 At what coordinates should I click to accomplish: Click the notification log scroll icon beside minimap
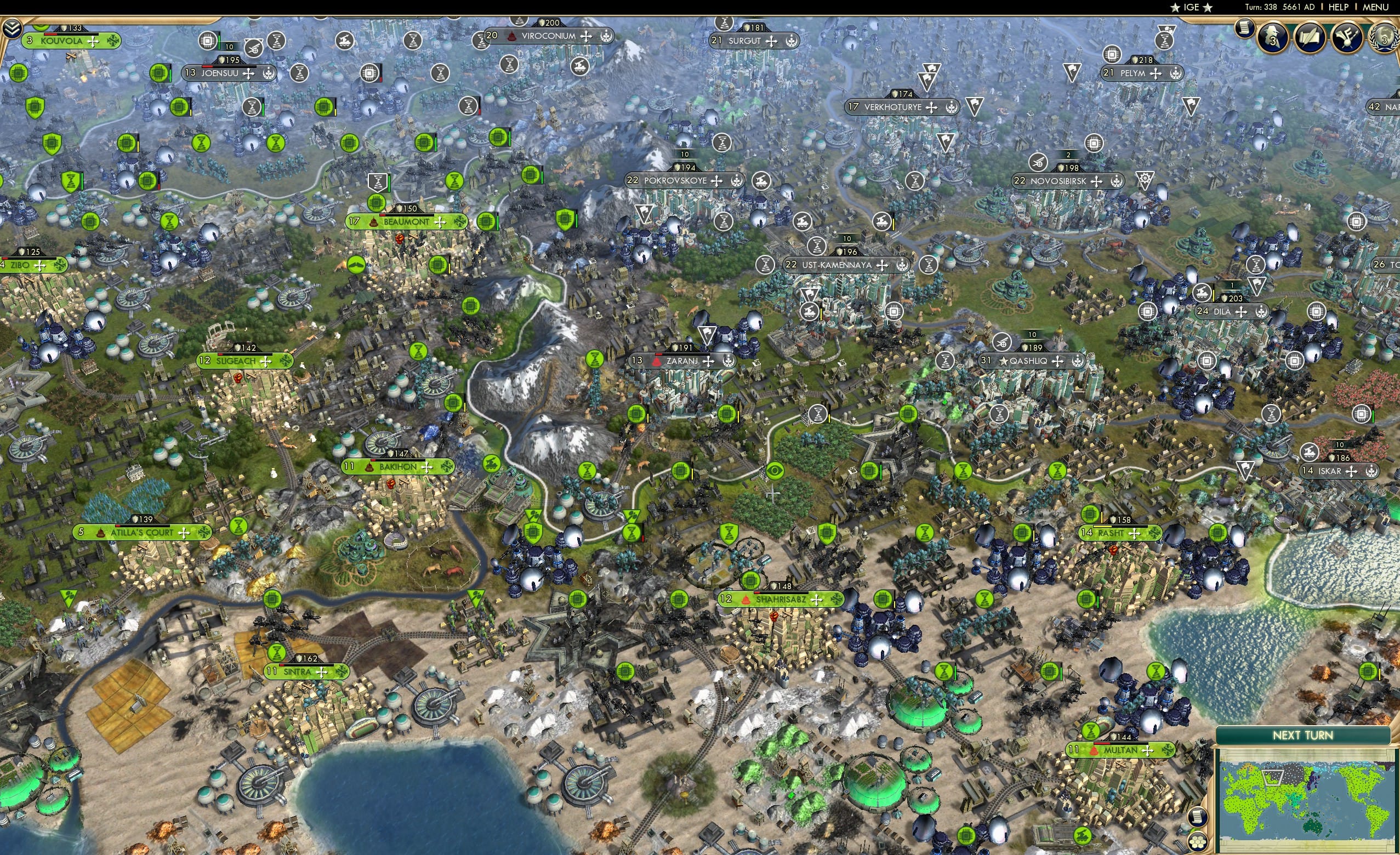click(1198, 817)
